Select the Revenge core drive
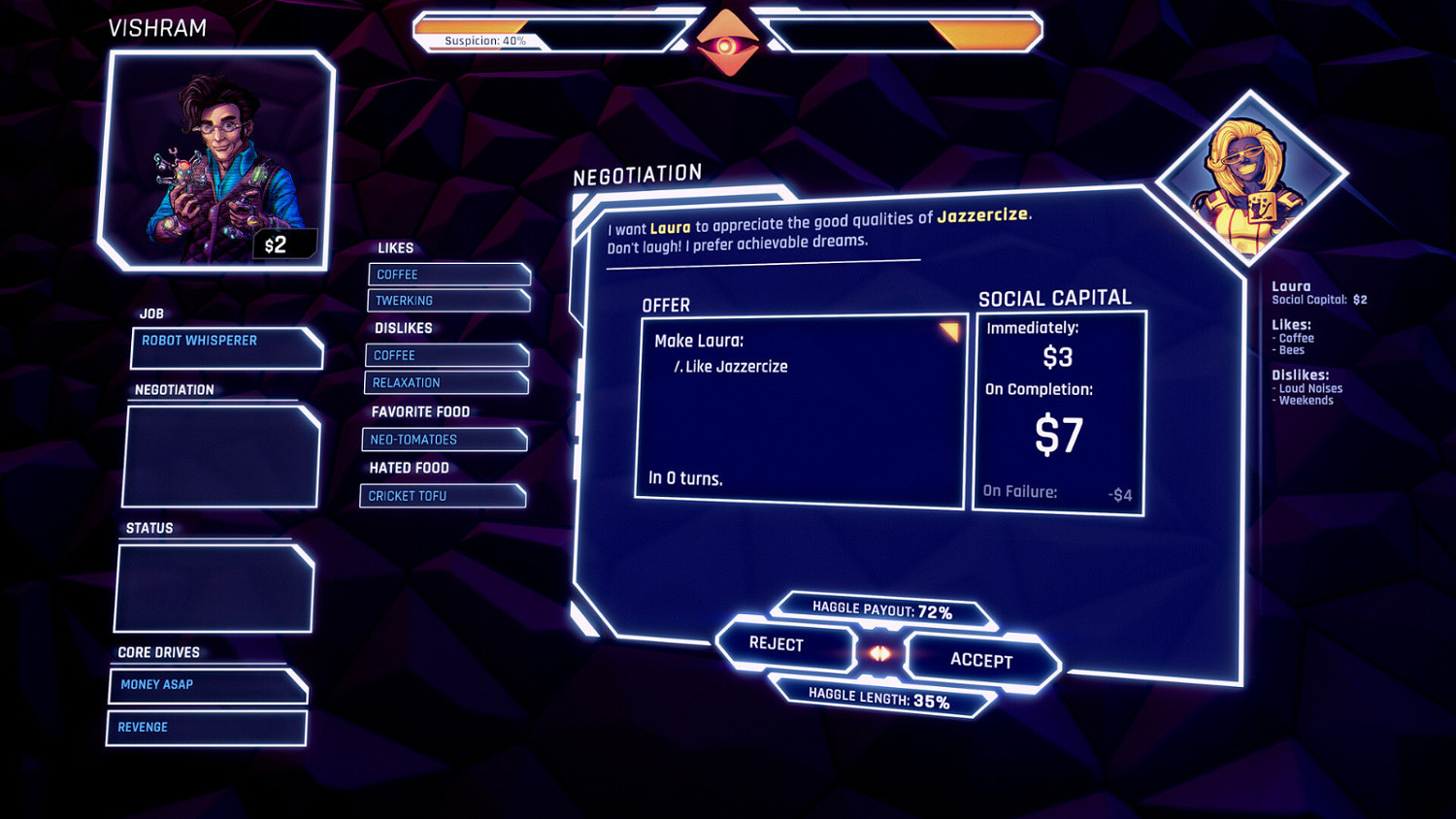The width and height of the screenshot is (1456, 819). [x=206, y=727]
